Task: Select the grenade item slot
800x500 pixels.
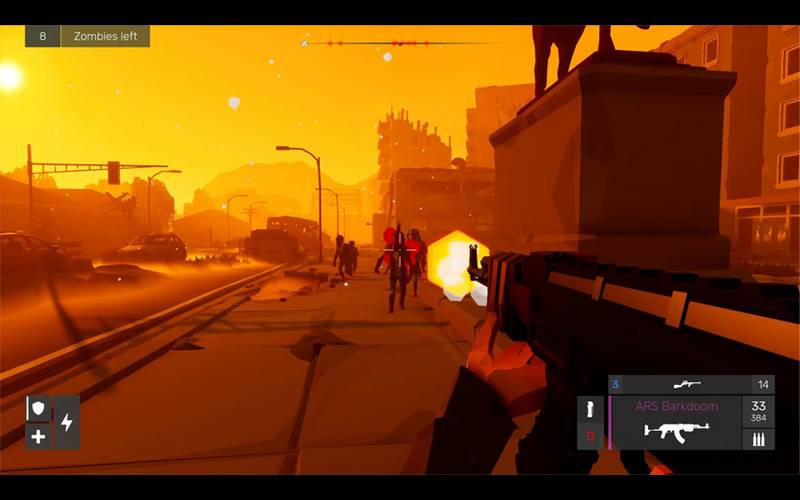Action: point(590,409)
